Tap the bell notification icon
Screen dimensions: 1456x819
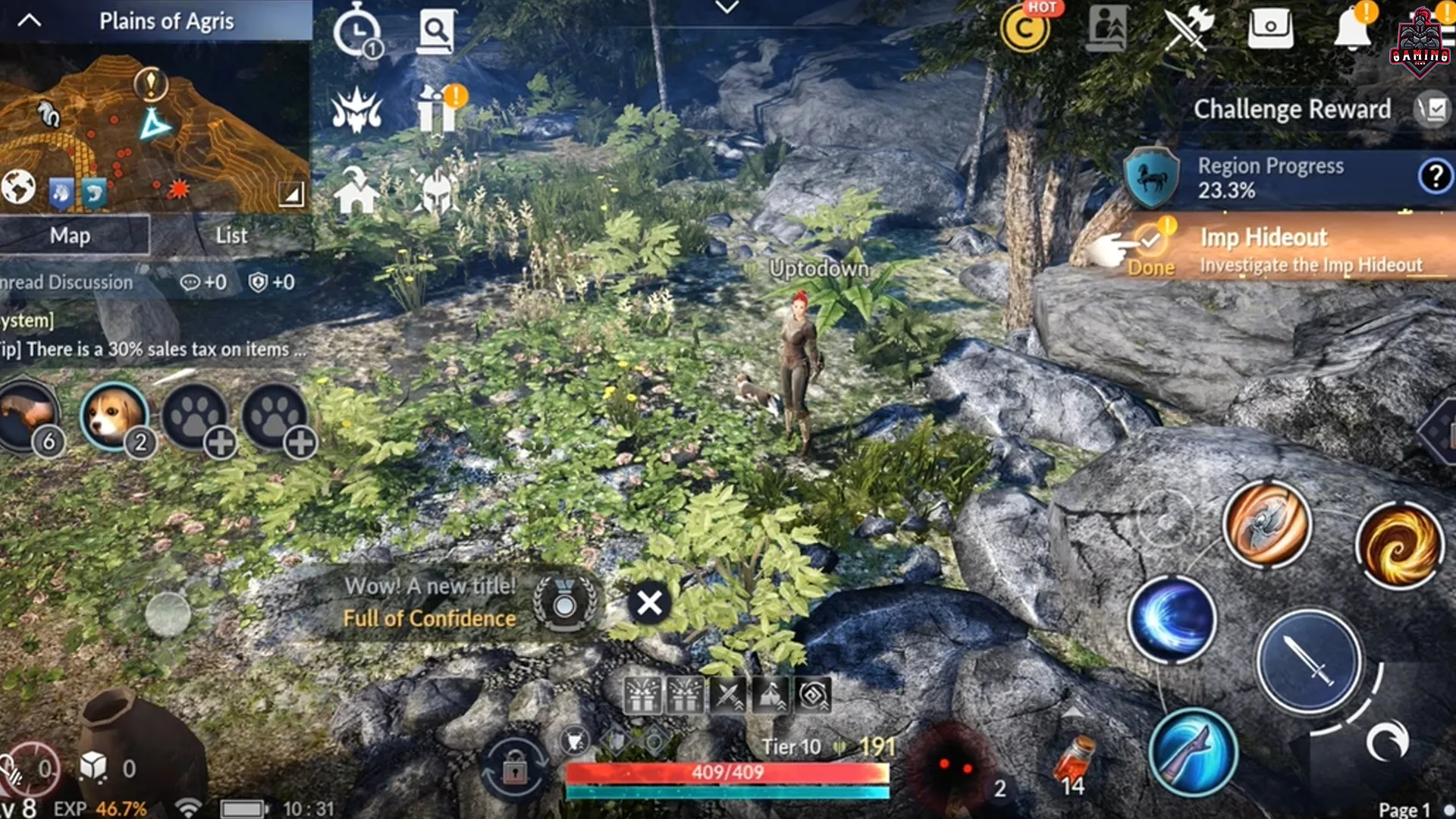click(x=1351, y=28)
